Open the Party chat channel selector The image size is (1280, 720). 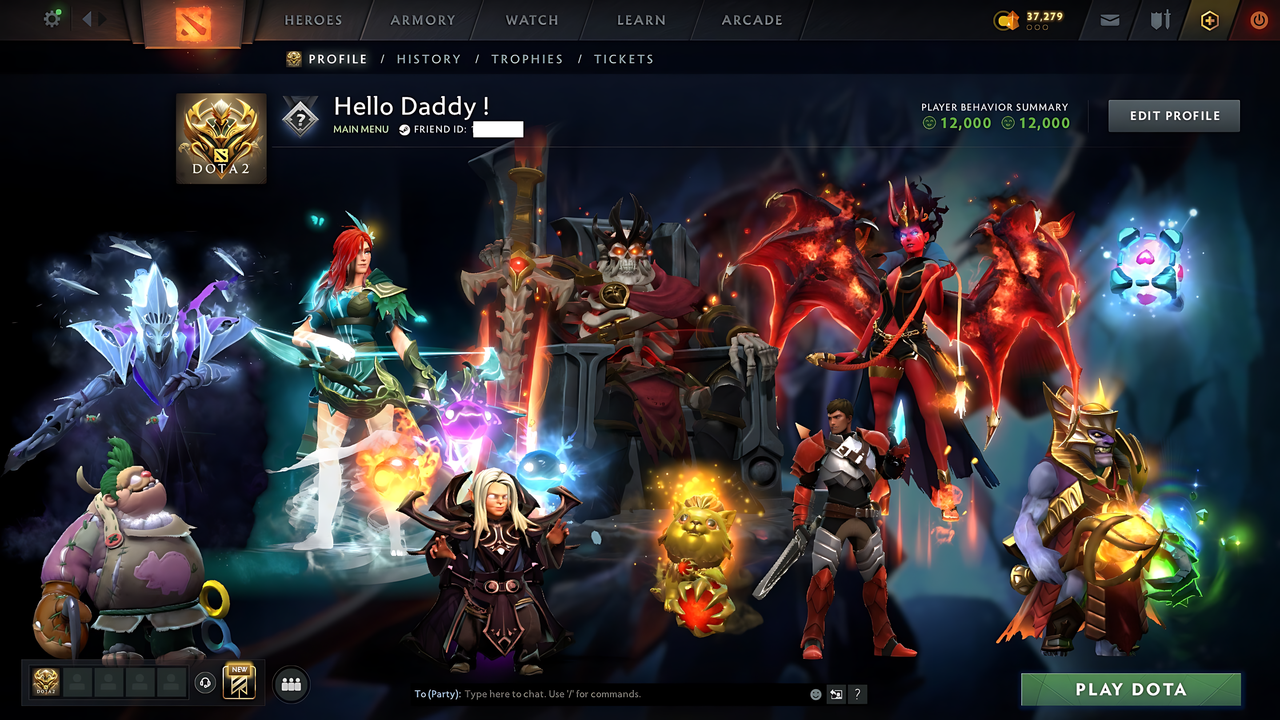[436, 693]
